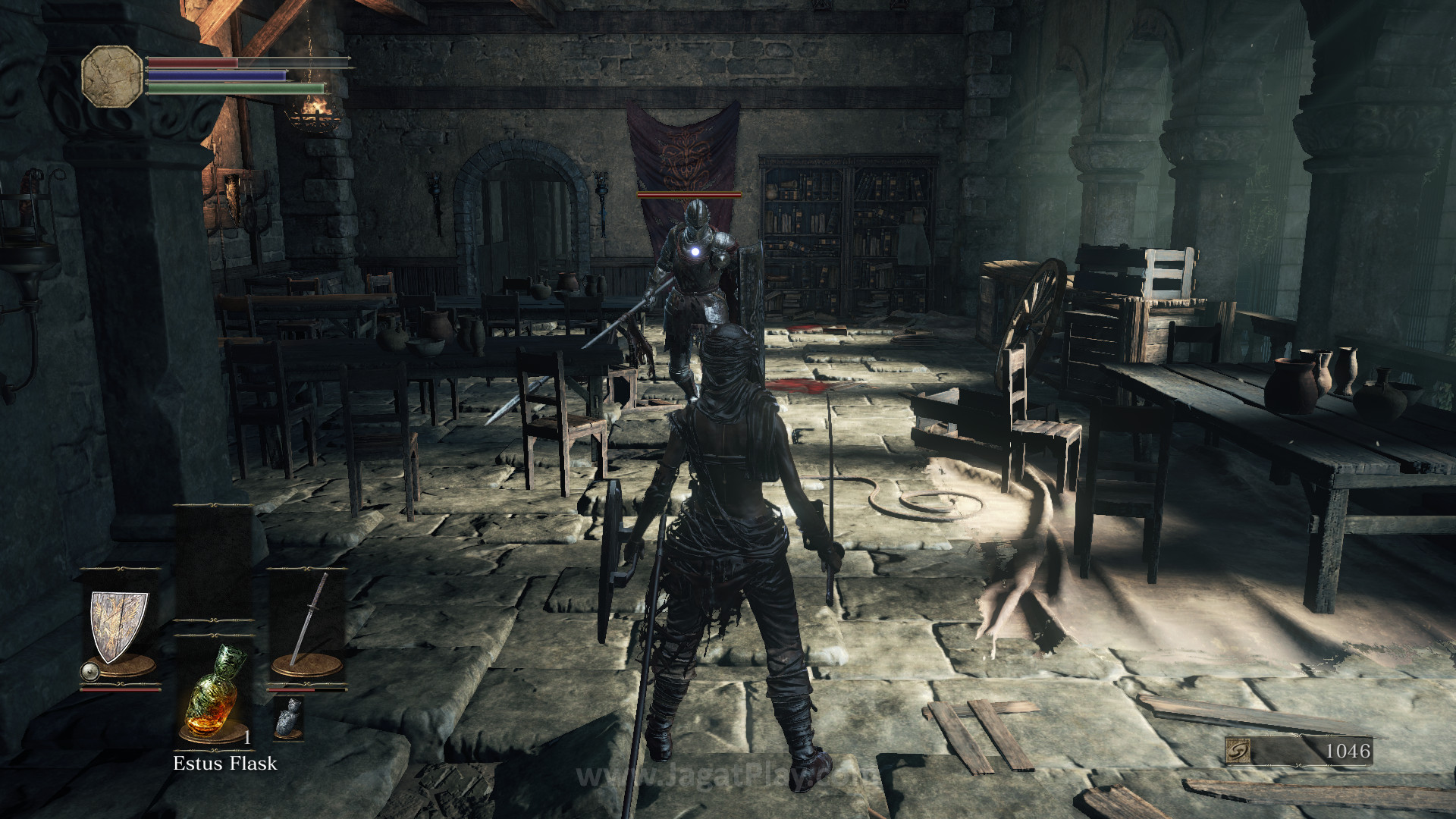Click the small grey flask icon under katana
Image resolution: width=1456 pixels, height=819 pixels.
(x=288, y=717)
